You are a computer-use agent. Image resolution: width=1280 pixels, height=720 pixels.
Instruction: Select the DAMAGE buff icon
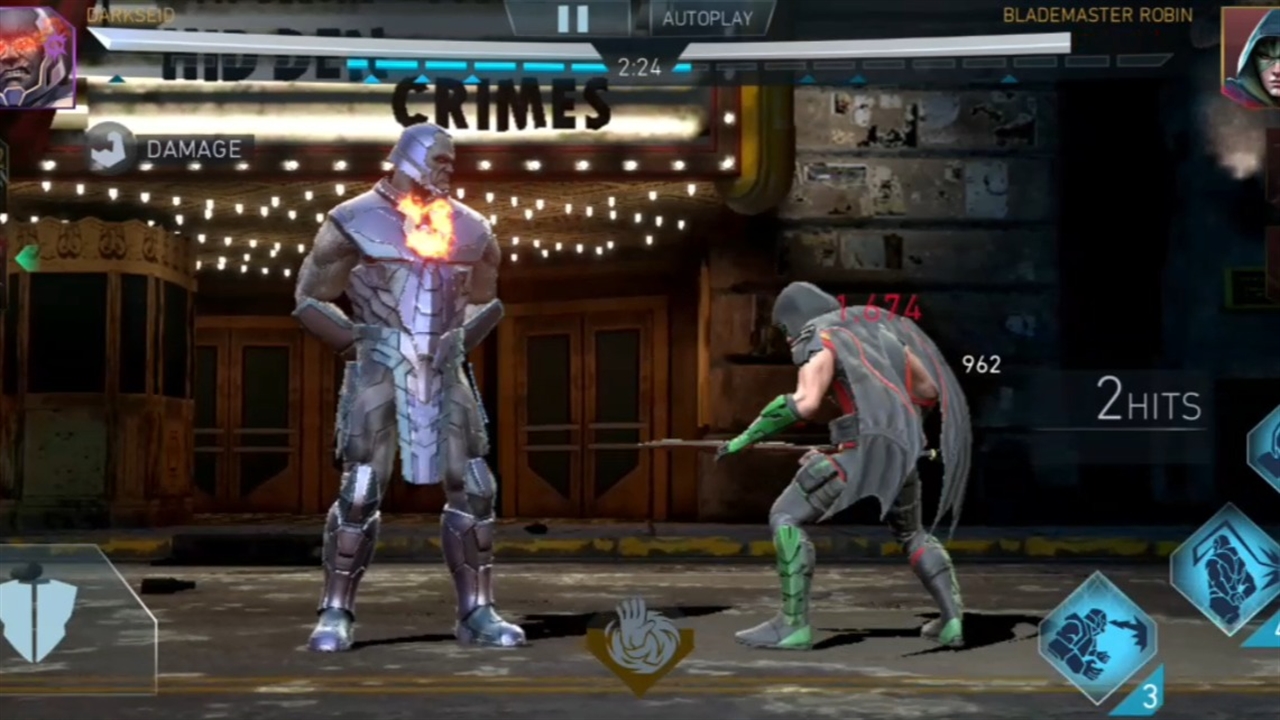click(x=110, y=149)
